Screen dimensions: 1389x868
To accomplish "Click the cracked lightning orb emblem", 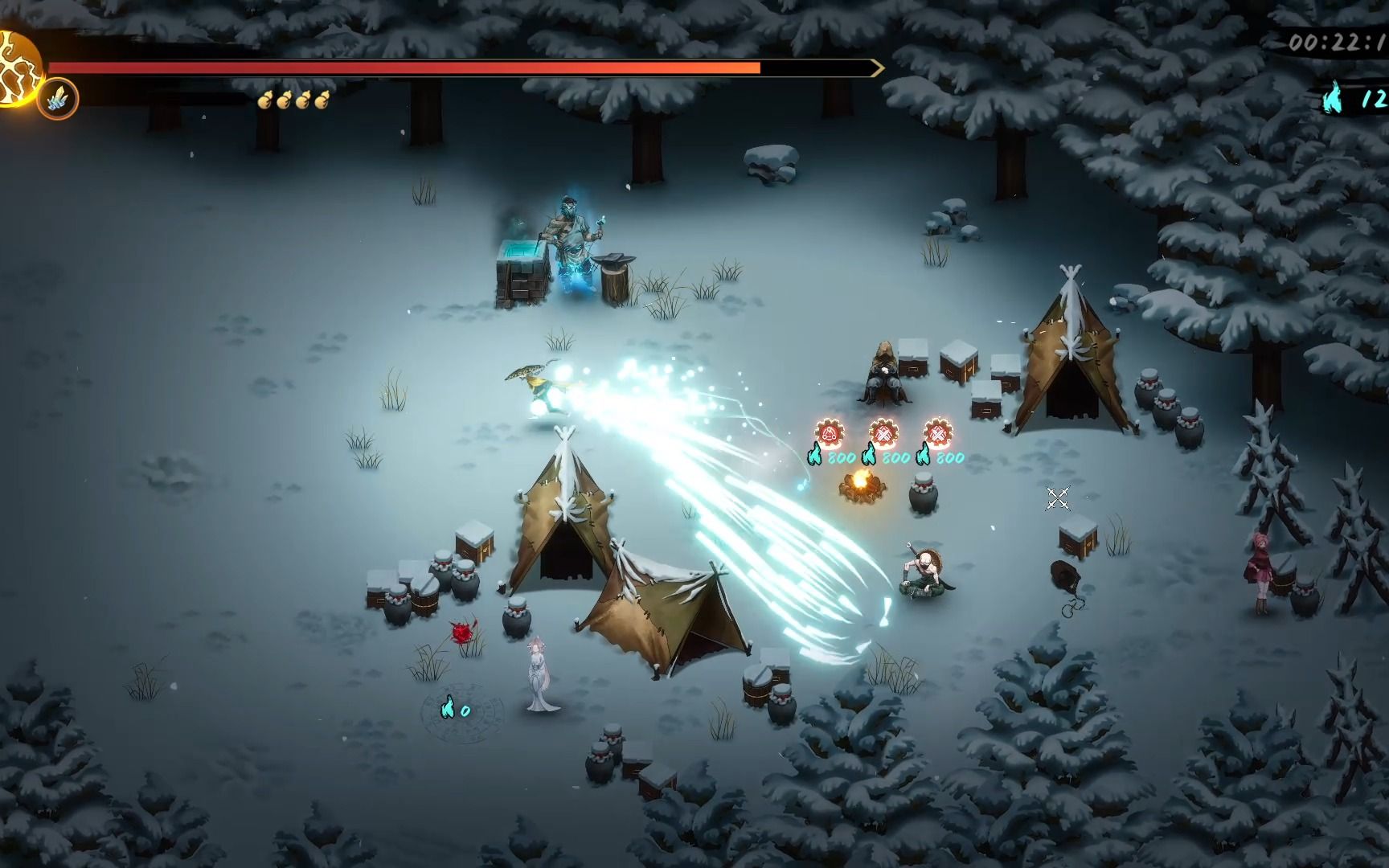I will coord(18,66).
